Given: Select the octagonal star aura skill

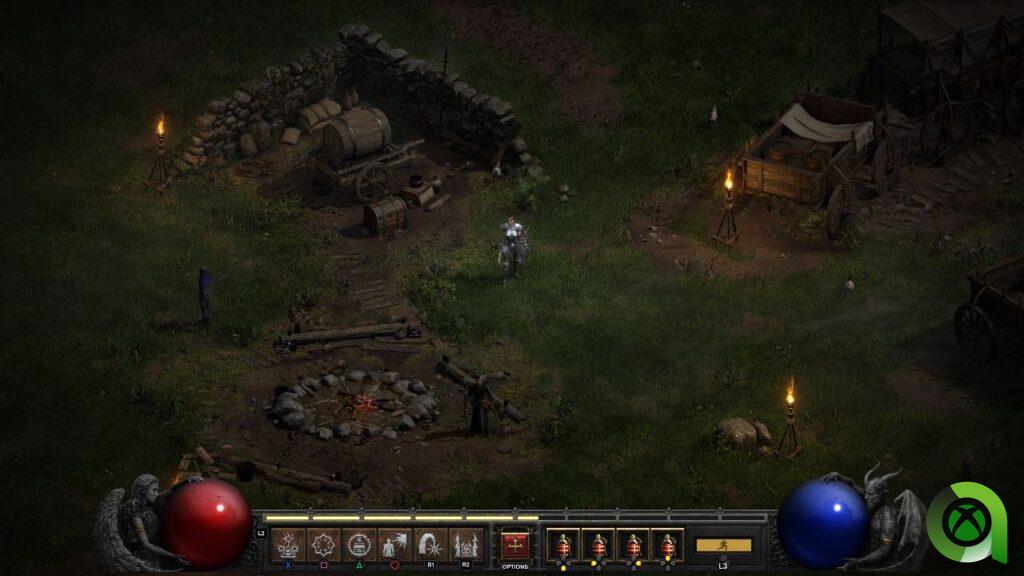Looking at the screenshot, I should point(324,545).
